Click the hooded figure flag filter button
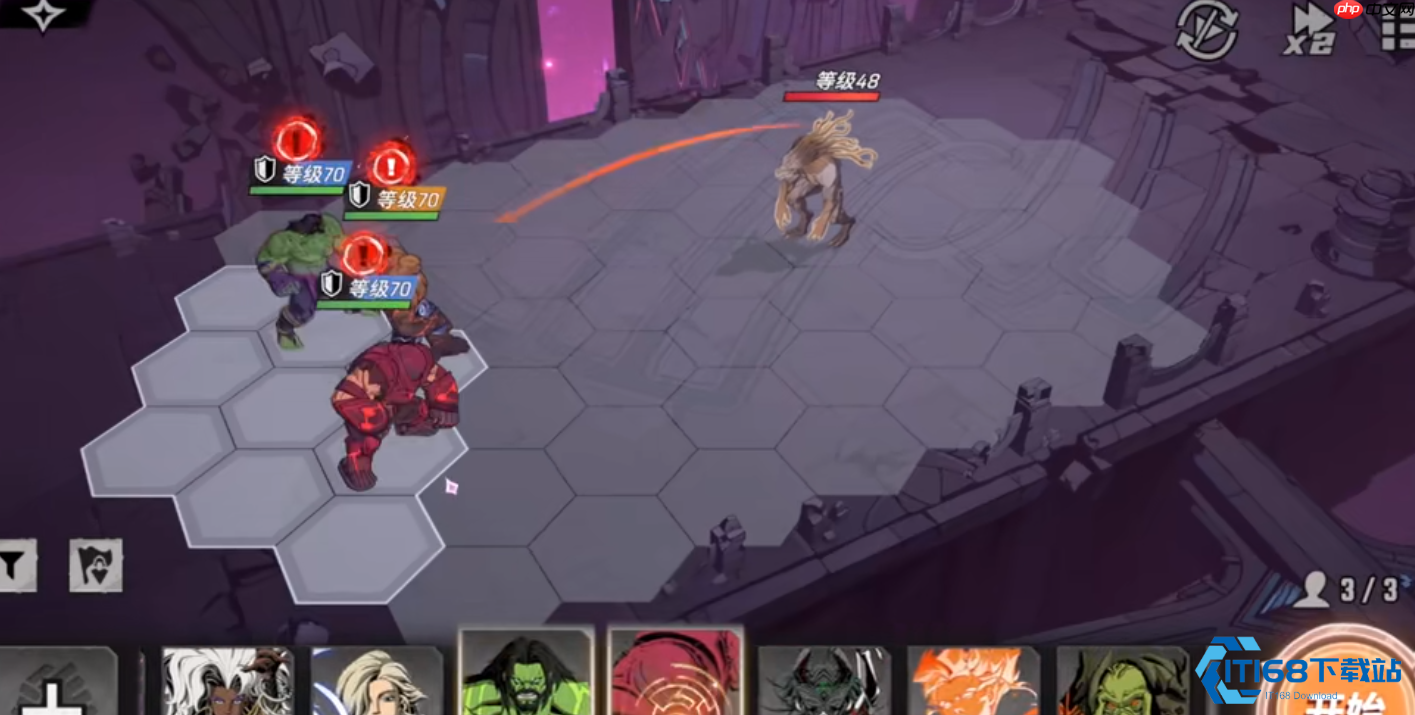 [96, 565]
